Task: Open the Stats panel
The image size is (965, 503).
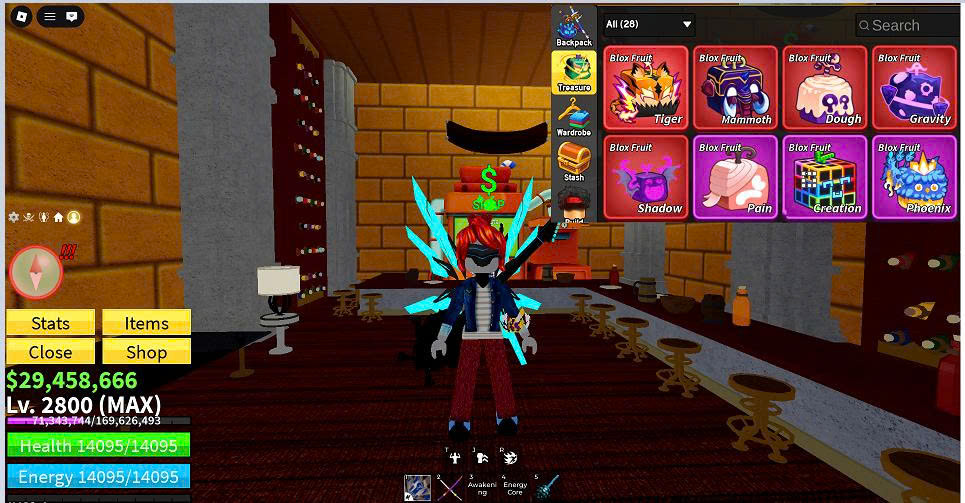Action: 50,323
